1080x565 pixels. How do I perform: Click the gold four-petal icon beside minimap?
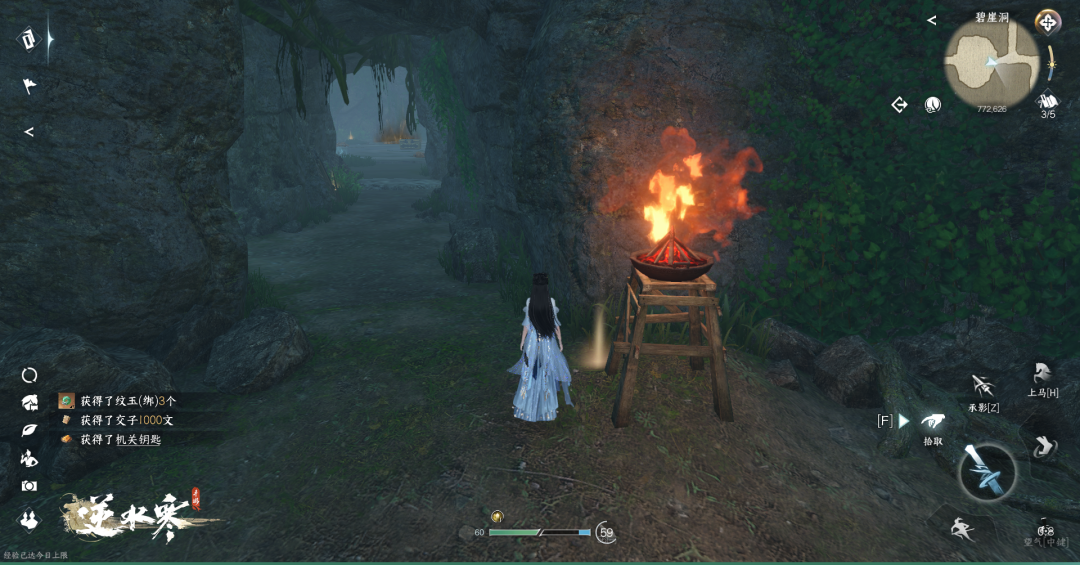tap(1047, 21)
